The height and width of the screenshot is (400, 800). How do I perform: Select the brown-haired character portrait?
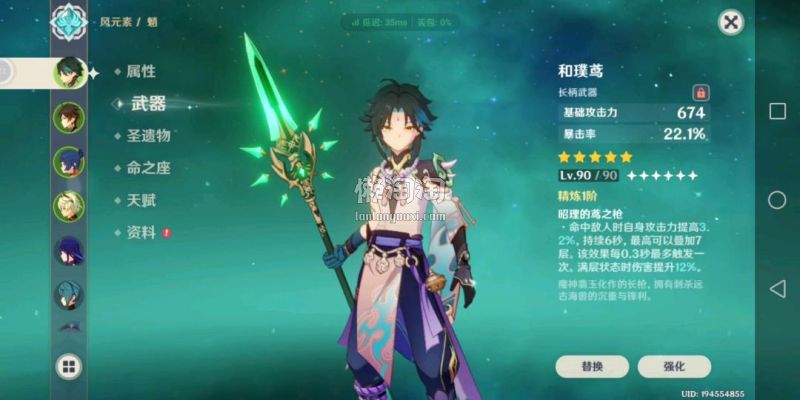click(69, 117)
